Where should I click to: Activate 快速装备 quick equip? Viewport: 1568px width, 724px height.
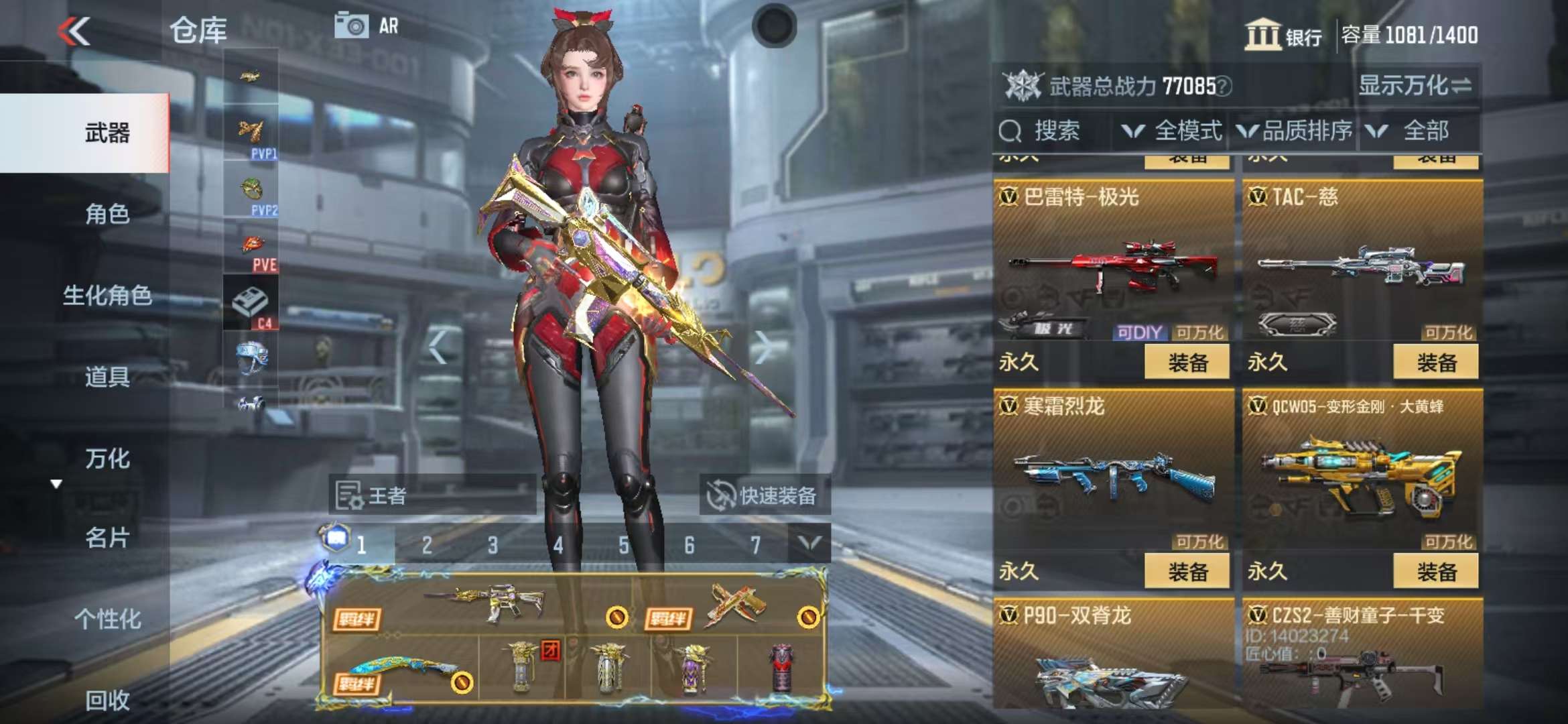pyautogui.click(x=763, y=495)
